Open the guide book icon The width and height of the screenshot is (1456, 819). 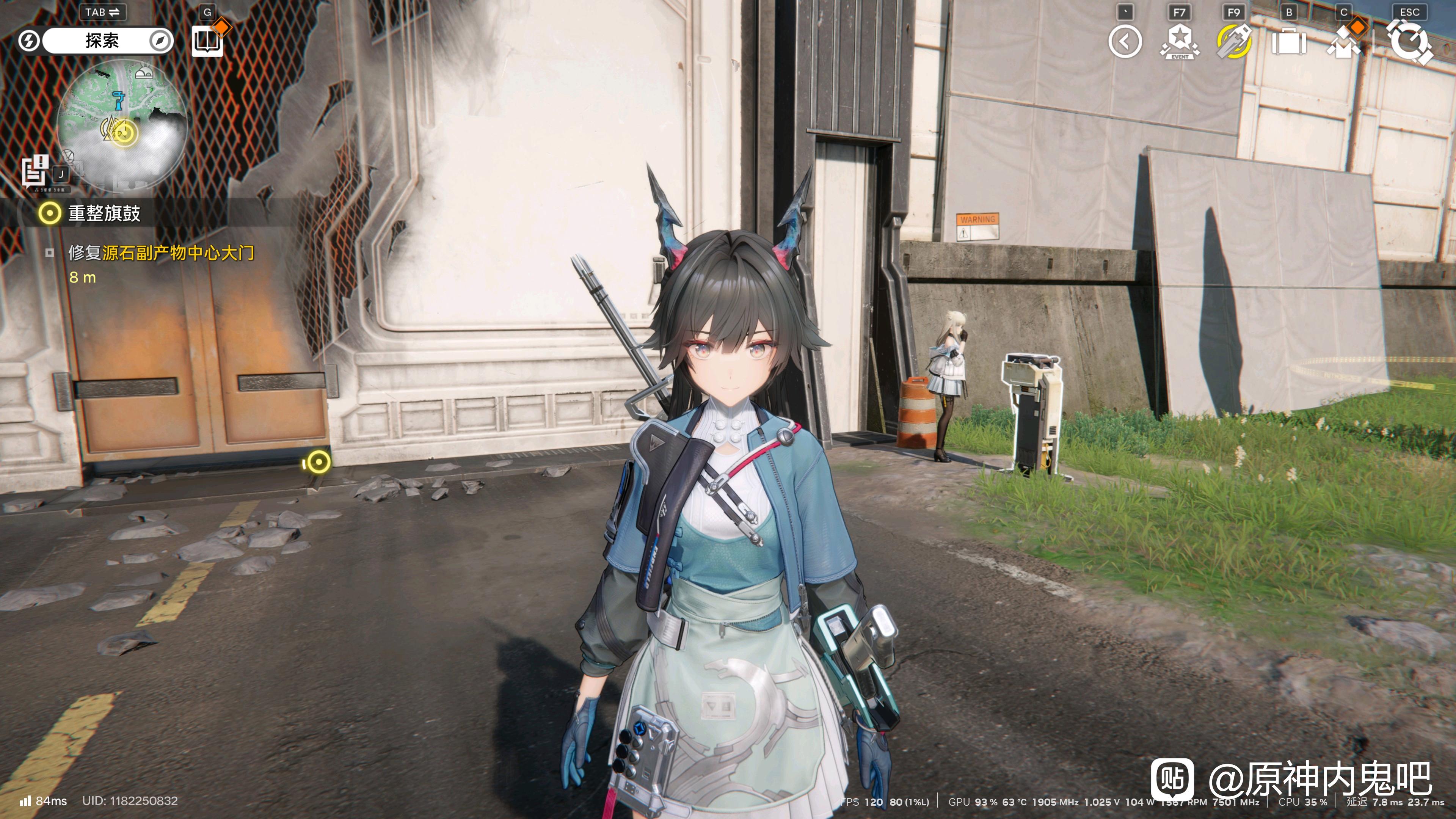tap(207, 41)
